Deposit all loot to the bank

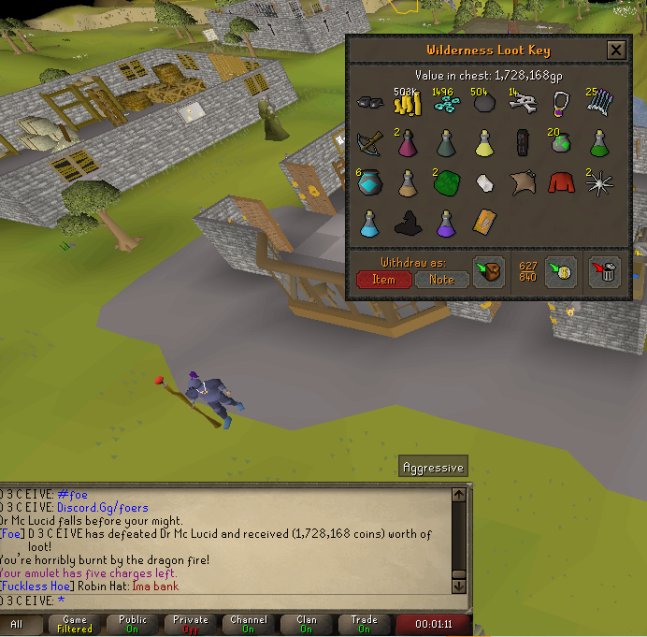tap(563, 272)
